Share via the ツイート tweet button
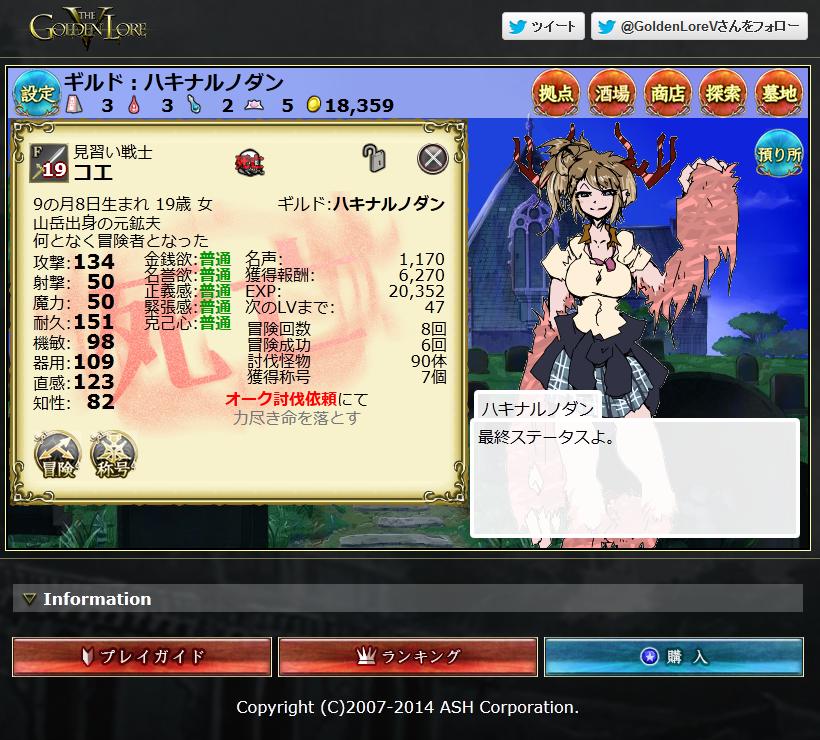Screen dimensions: 820x740 [x=543, y=26]
